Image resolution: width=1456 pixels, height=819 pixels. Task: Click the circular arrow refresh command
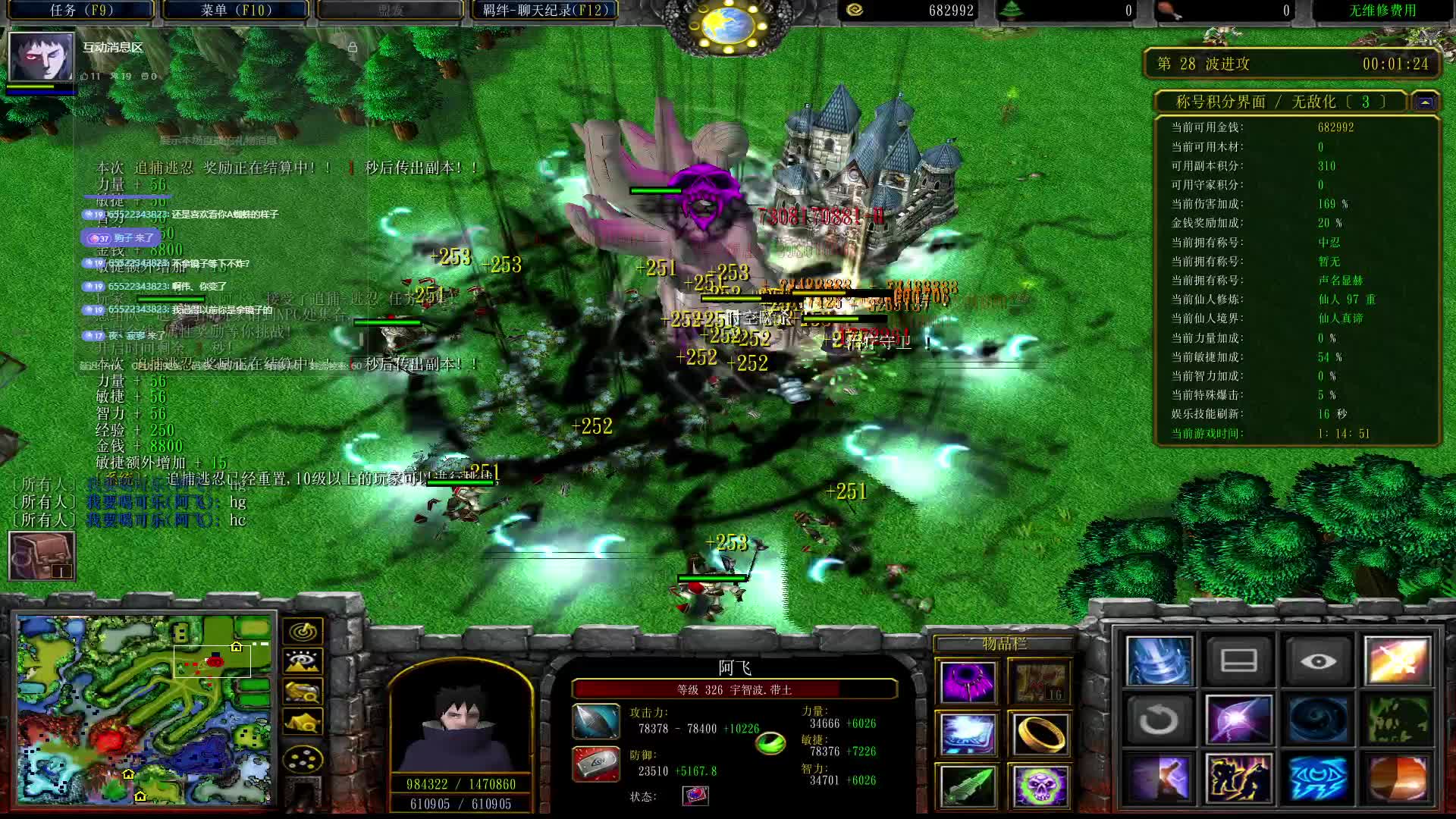[x=1159, y=720]
